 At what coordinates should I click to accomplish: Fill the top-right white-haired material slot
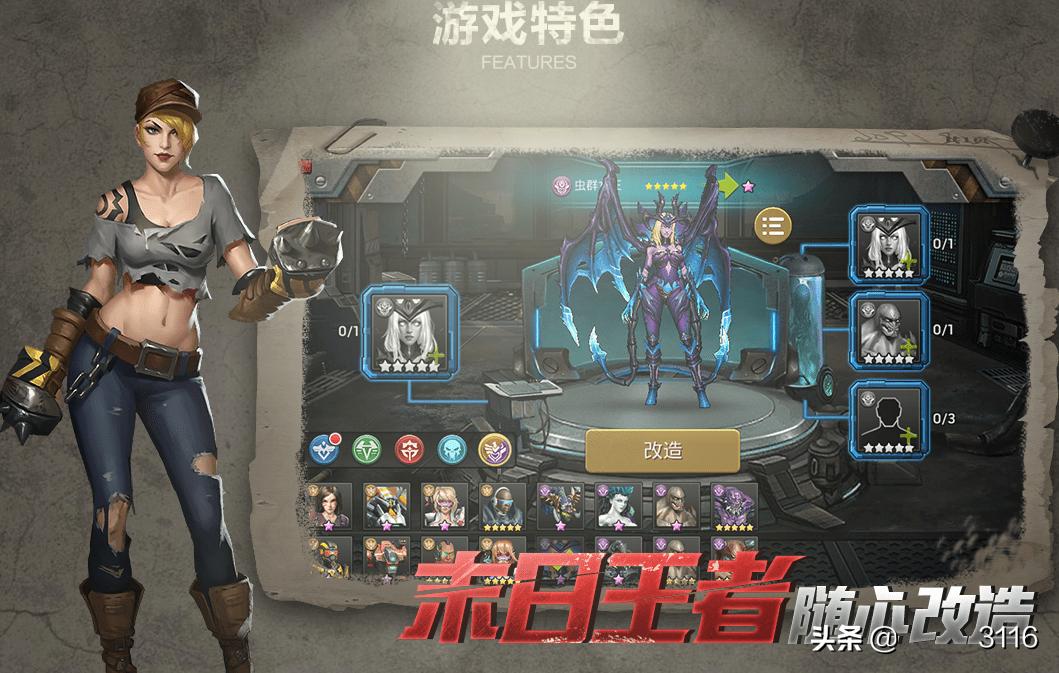click(889, 244)
